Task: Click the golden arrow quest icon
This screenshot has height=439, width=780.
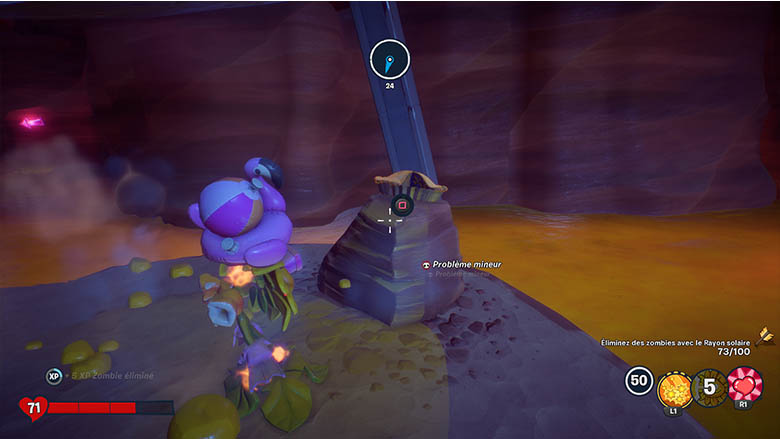Action: (x=766, y=337)
